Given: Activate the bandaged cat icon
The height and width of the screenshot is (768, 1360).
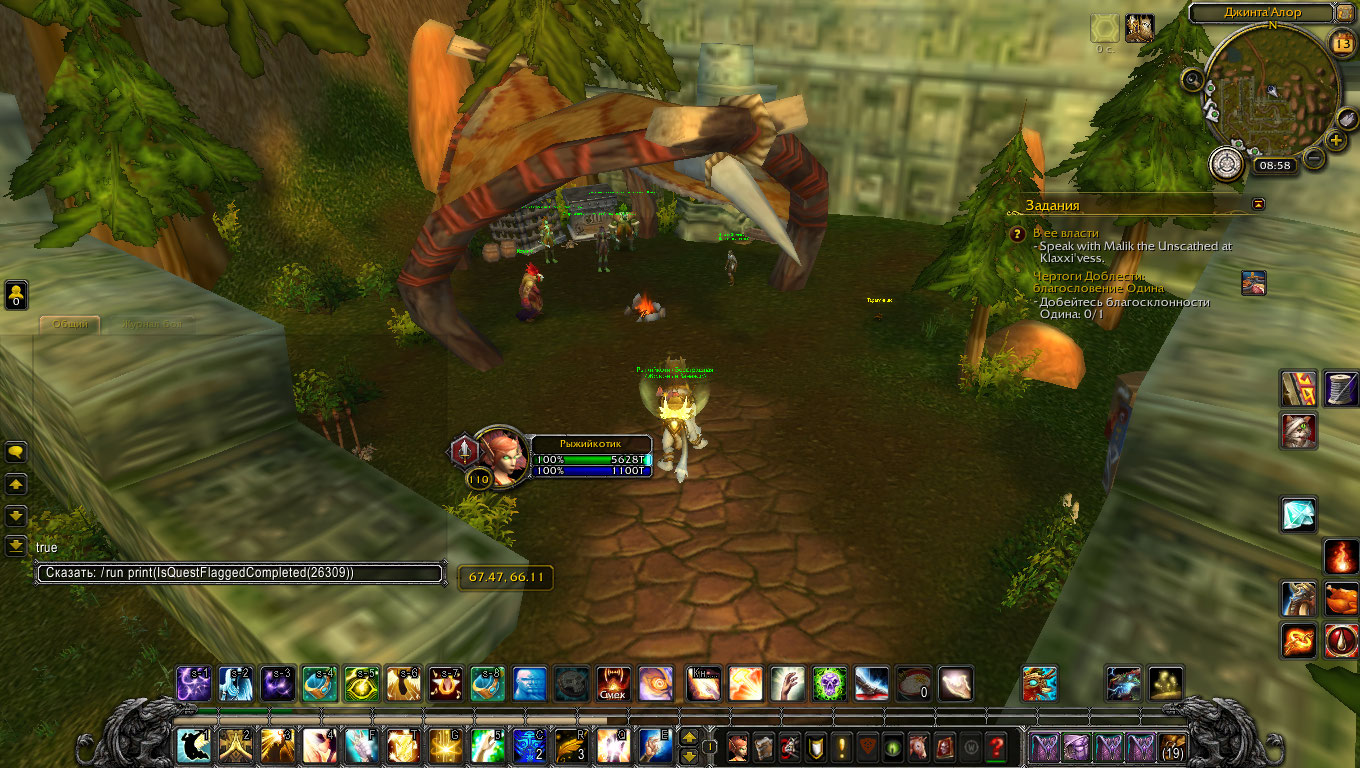Looking at the screenshot, I should point(1299,431).
